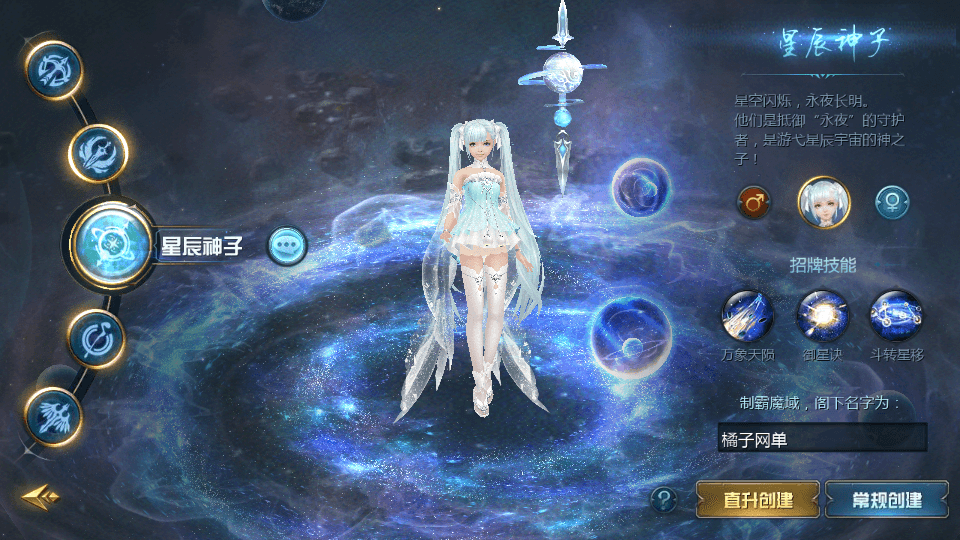Screen dimensions: 960x540
Task: Choose the trident wings class icon
Action: (98, 152)
